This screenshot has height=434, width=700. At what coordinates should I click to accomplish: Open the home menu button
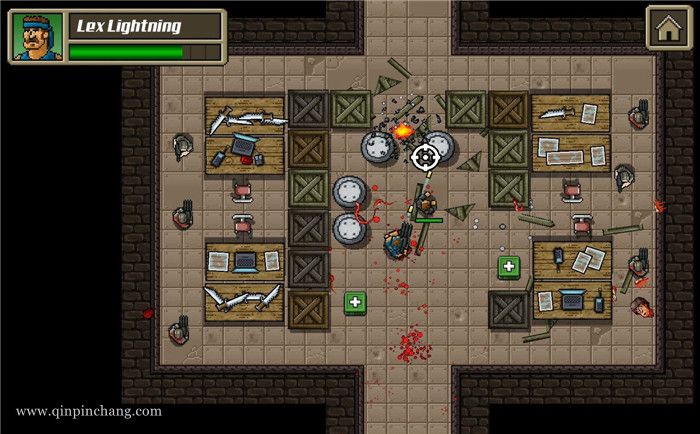point(666,28)
